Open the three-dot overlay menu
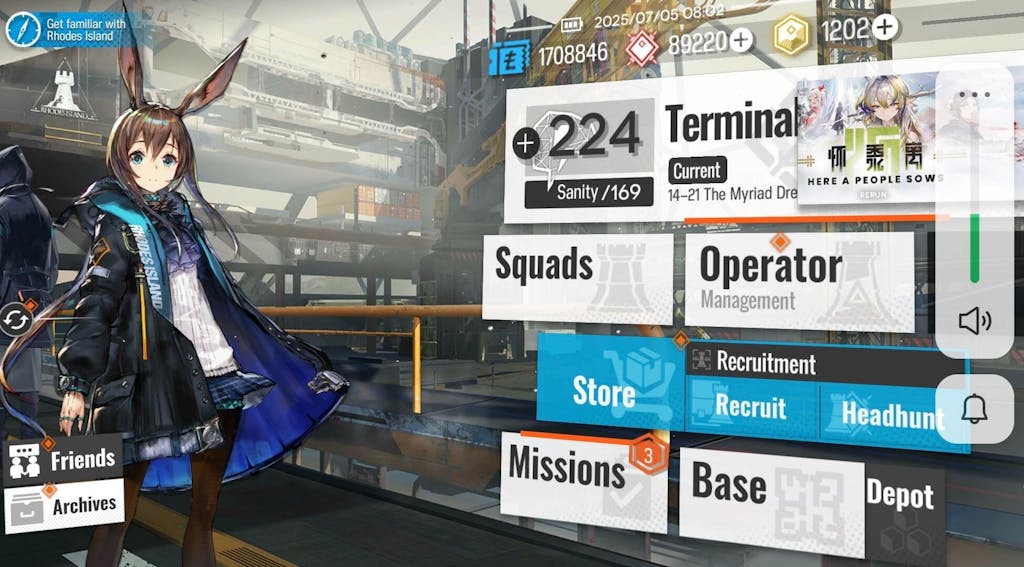1024x567 pixels. (x=973, y=95)
